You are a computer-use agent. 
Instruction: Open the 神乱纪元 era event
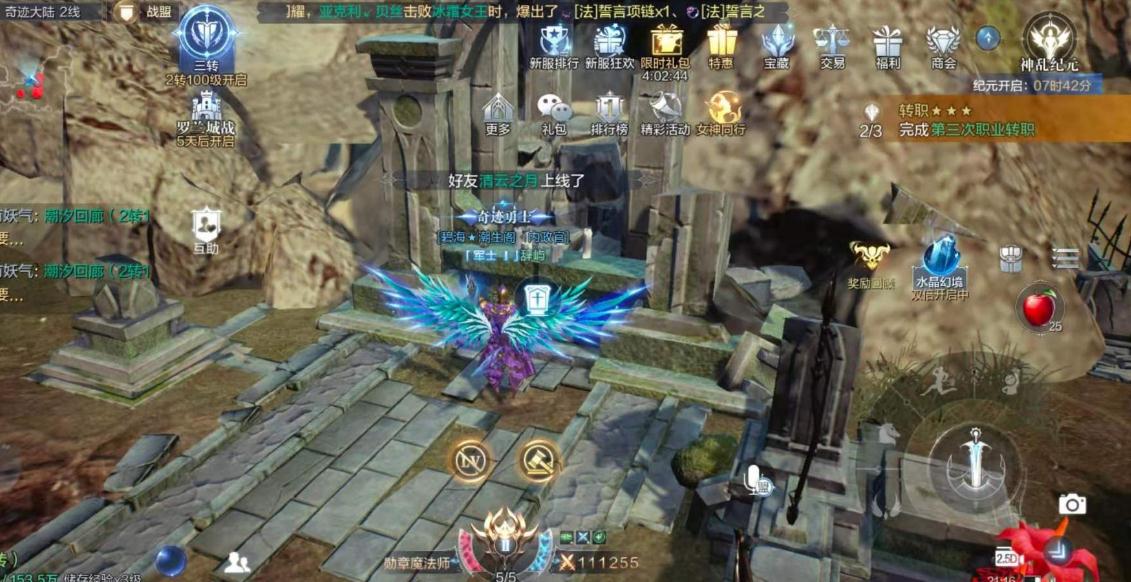point(1048,42)
